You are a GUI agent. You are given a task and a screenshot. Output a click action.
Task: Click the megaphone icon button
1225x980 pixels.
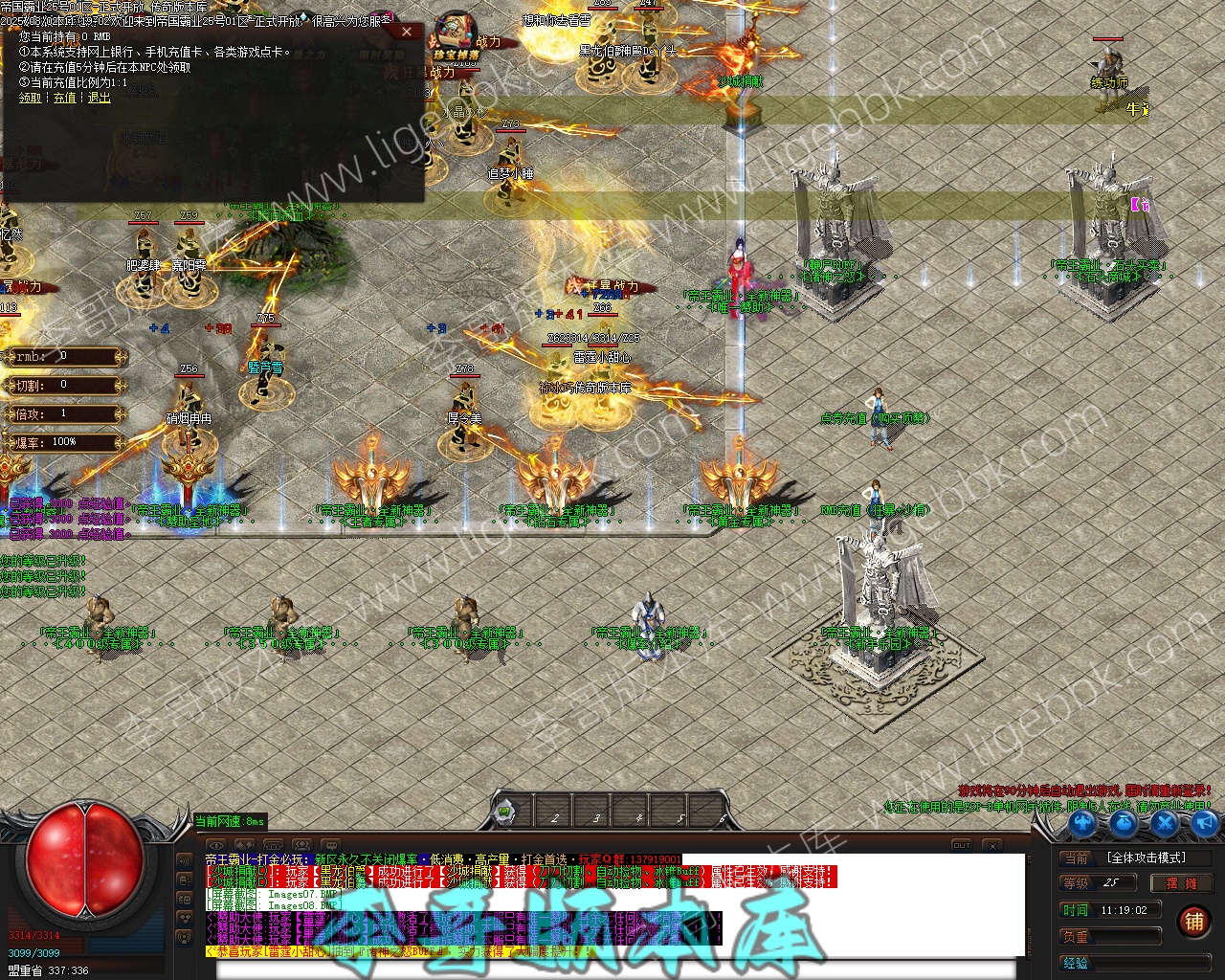click(x=1204, y=823)
